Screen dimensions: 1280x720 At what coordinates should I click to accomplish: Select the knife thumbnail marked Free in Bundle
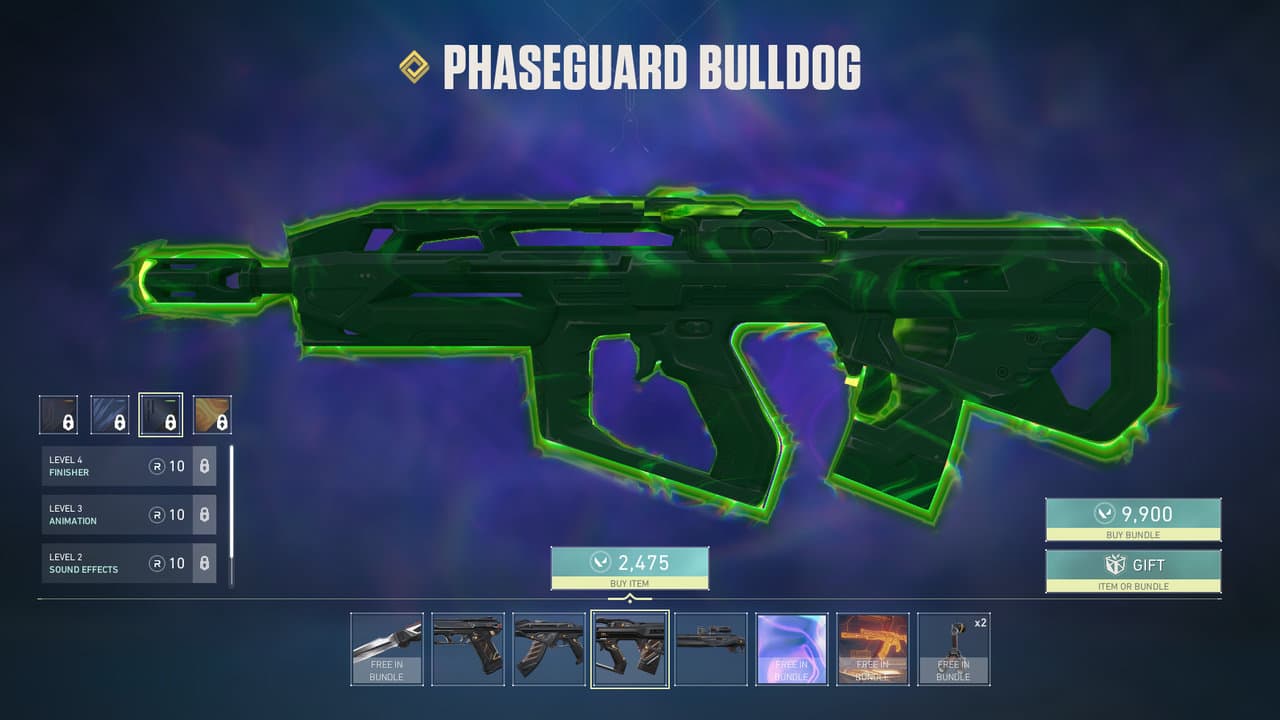(x=388, y=649)
